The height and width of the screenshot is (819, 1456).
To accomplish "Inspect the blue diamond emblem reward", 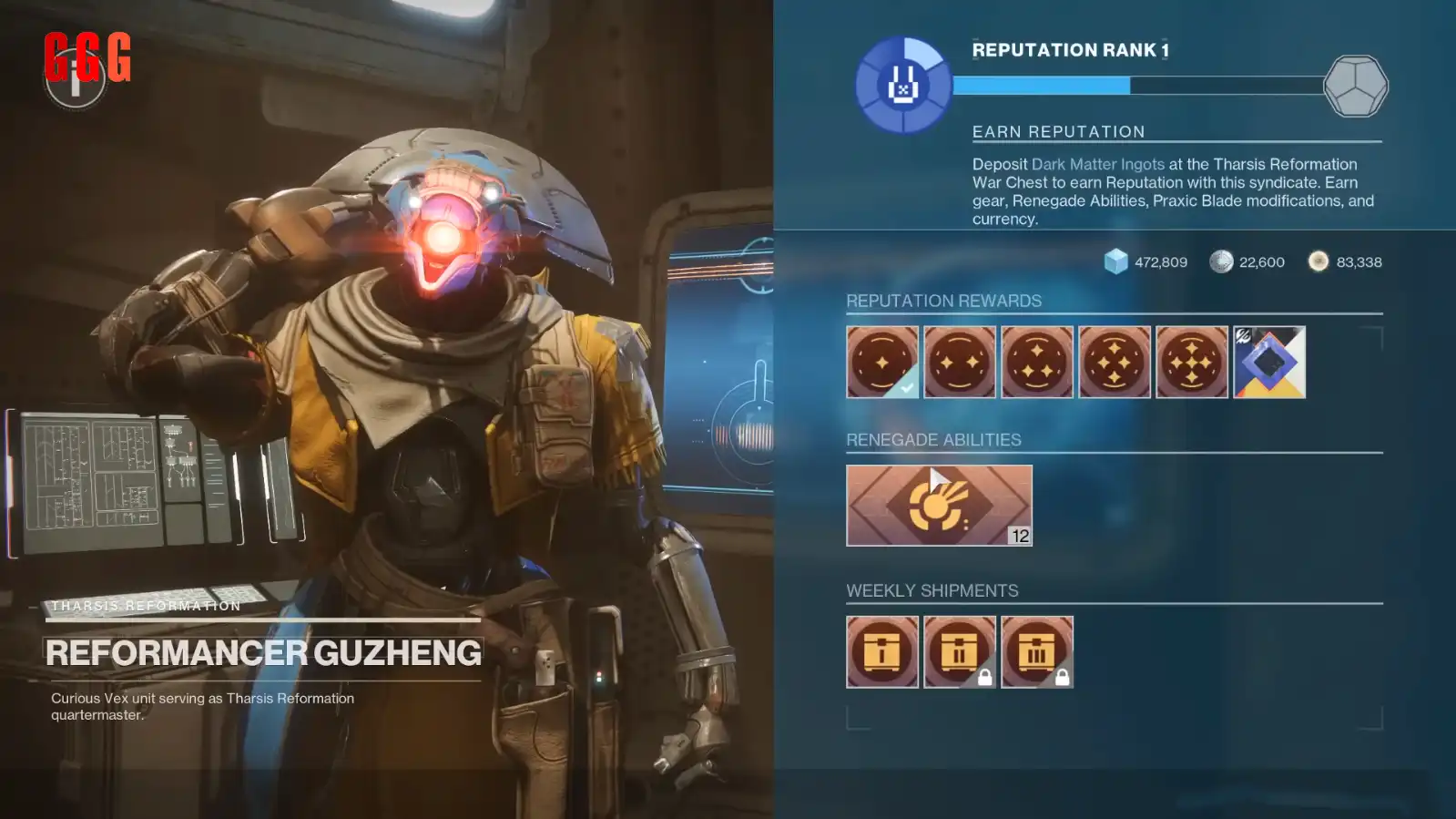I will pyautogui.click(x=1268, y=362).
